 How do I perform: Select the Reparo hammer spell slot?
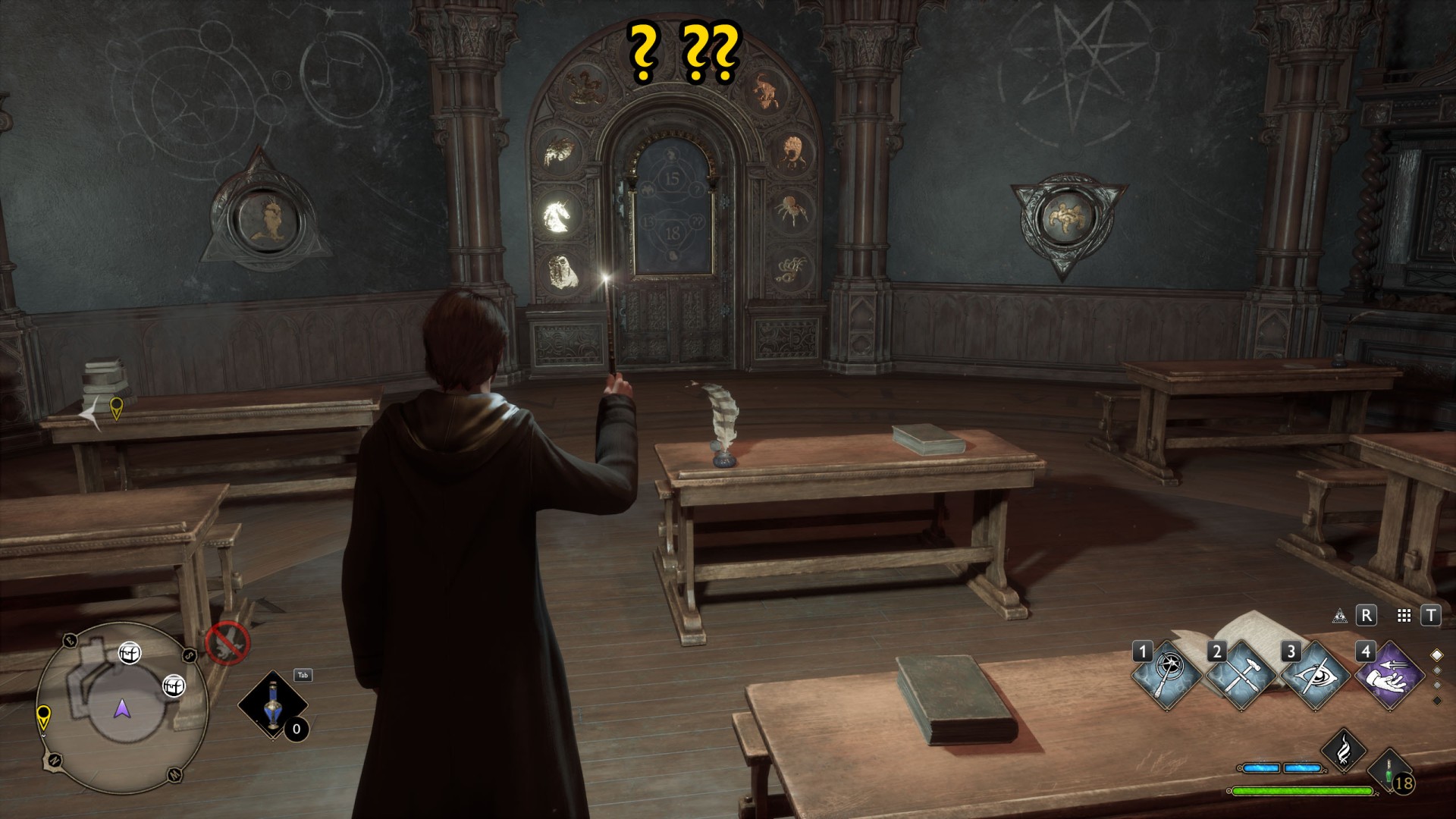[x=1241, y=674]
